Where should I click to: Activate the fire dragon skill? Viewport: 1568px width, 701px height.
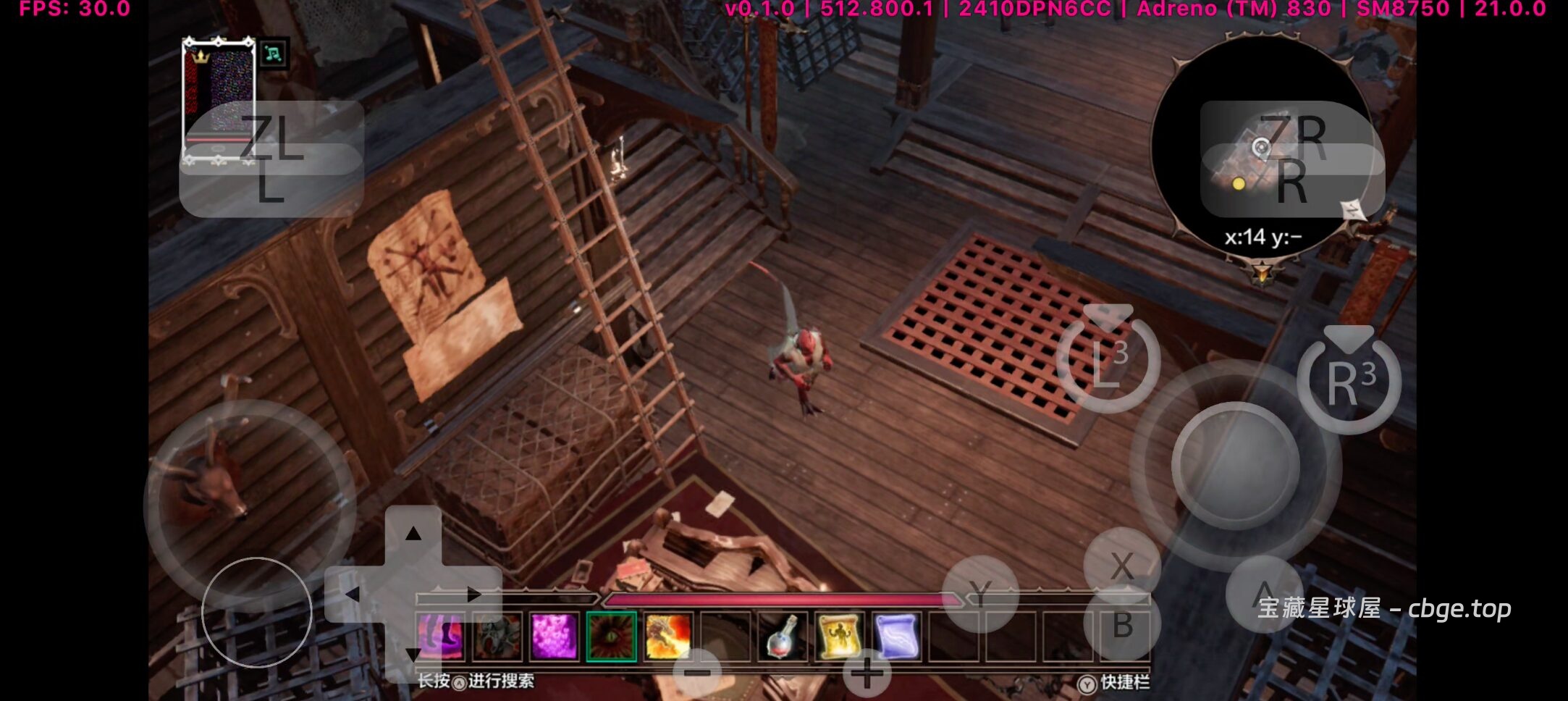pos(667,637)
